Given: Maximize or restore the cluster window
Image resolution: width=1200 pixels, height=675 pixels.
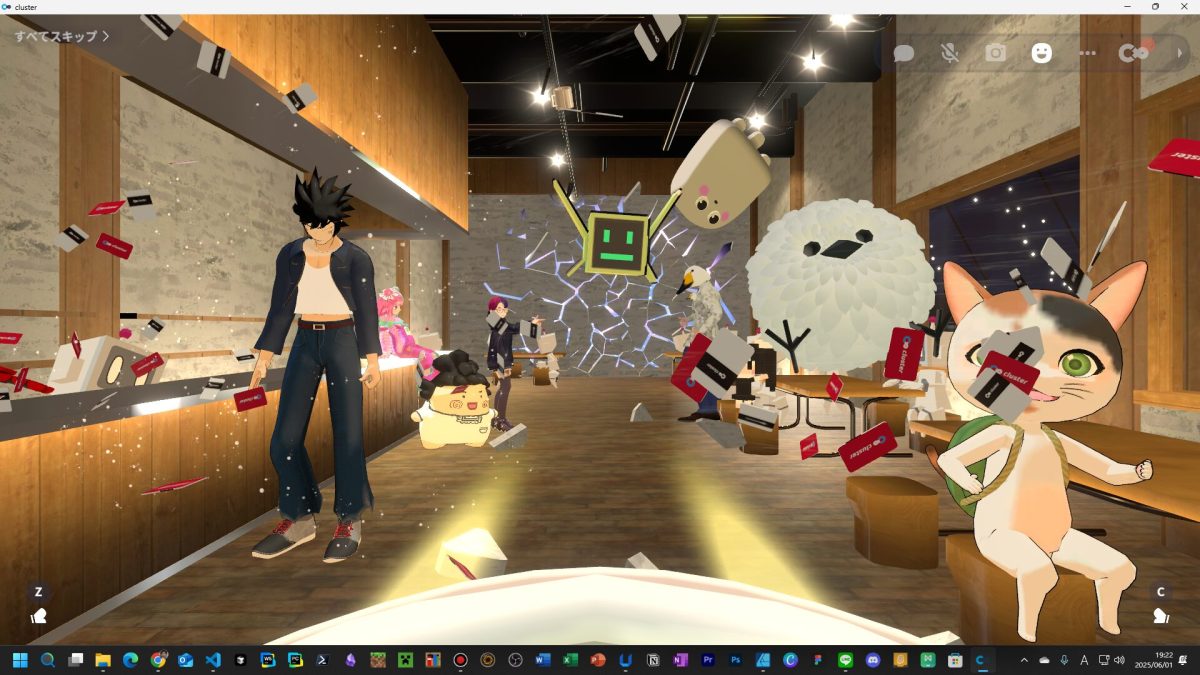Looking at the screenshot, I should point(1155,6).
